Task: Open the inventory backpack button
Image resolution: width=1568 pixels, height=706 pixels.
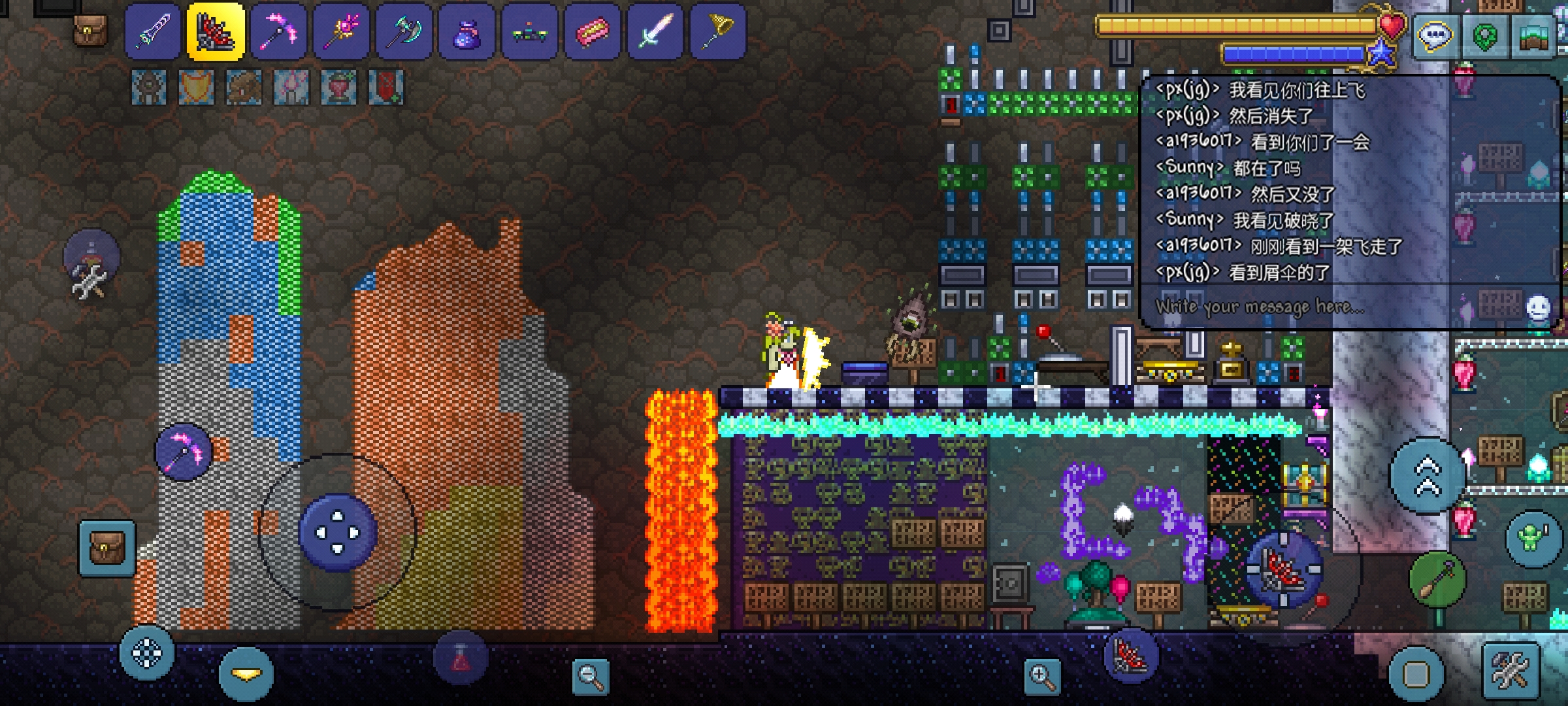Action: click(x=107, y=548)
